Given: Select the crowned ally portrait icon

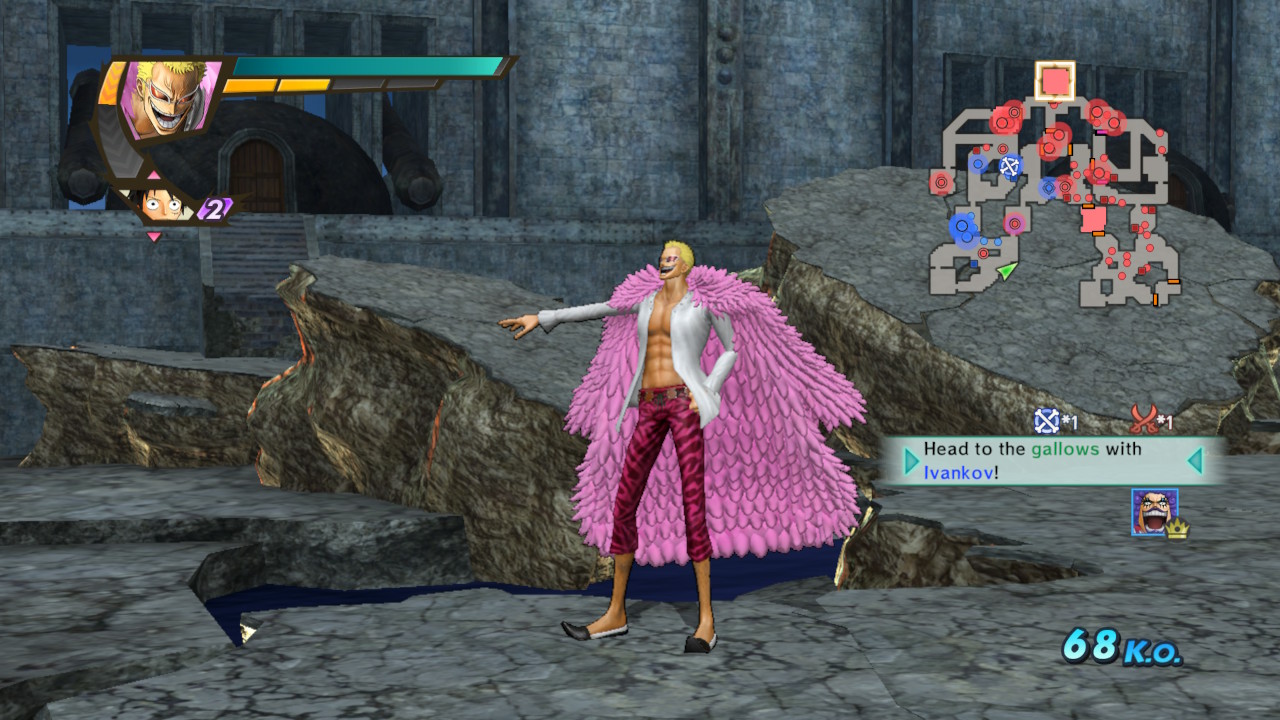Looking at the screenshot, I should (x=1155, y=512).
